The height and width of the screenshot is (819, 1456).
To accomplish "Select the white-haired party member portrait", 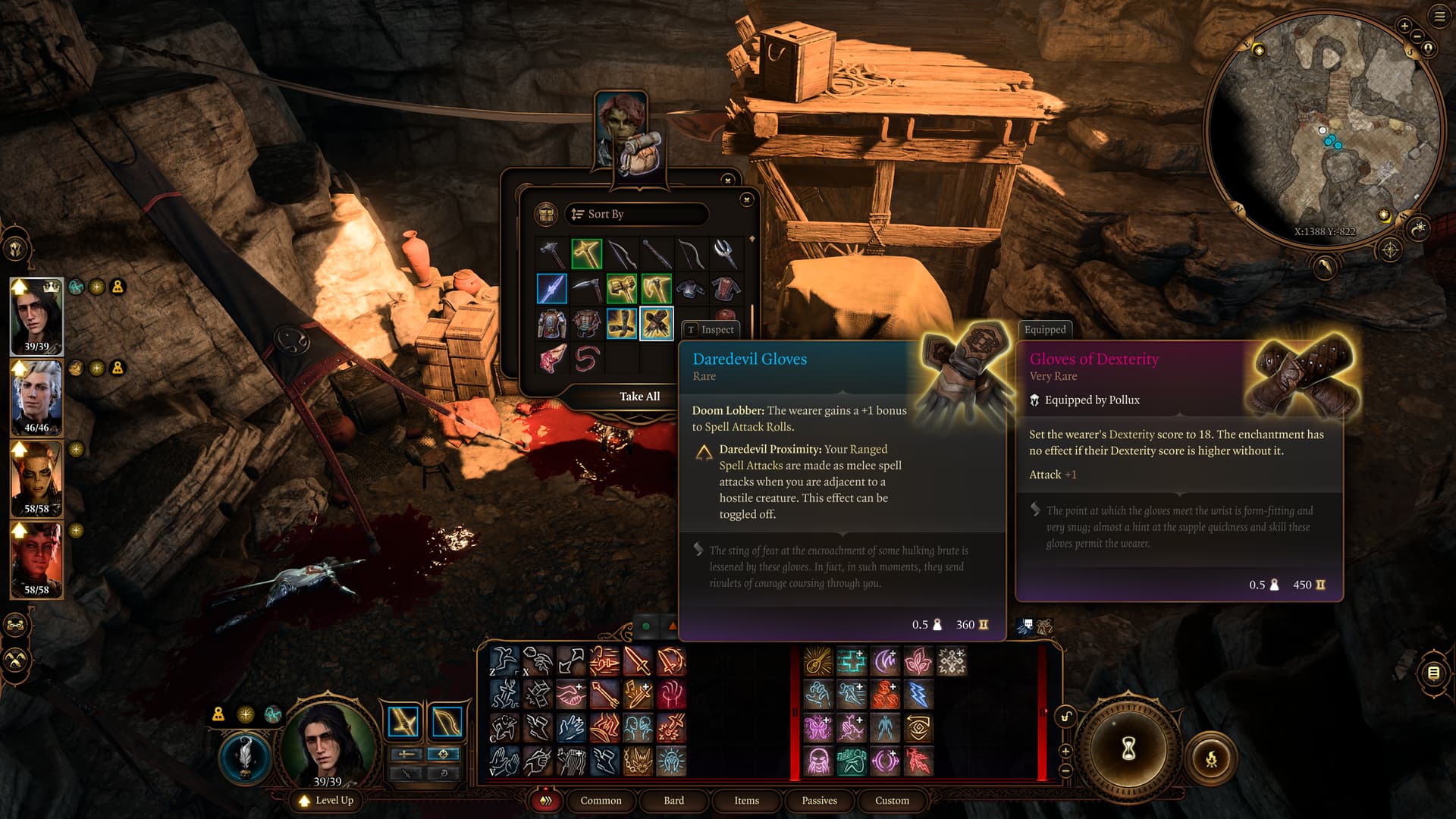I will click(x=36, y=397).
